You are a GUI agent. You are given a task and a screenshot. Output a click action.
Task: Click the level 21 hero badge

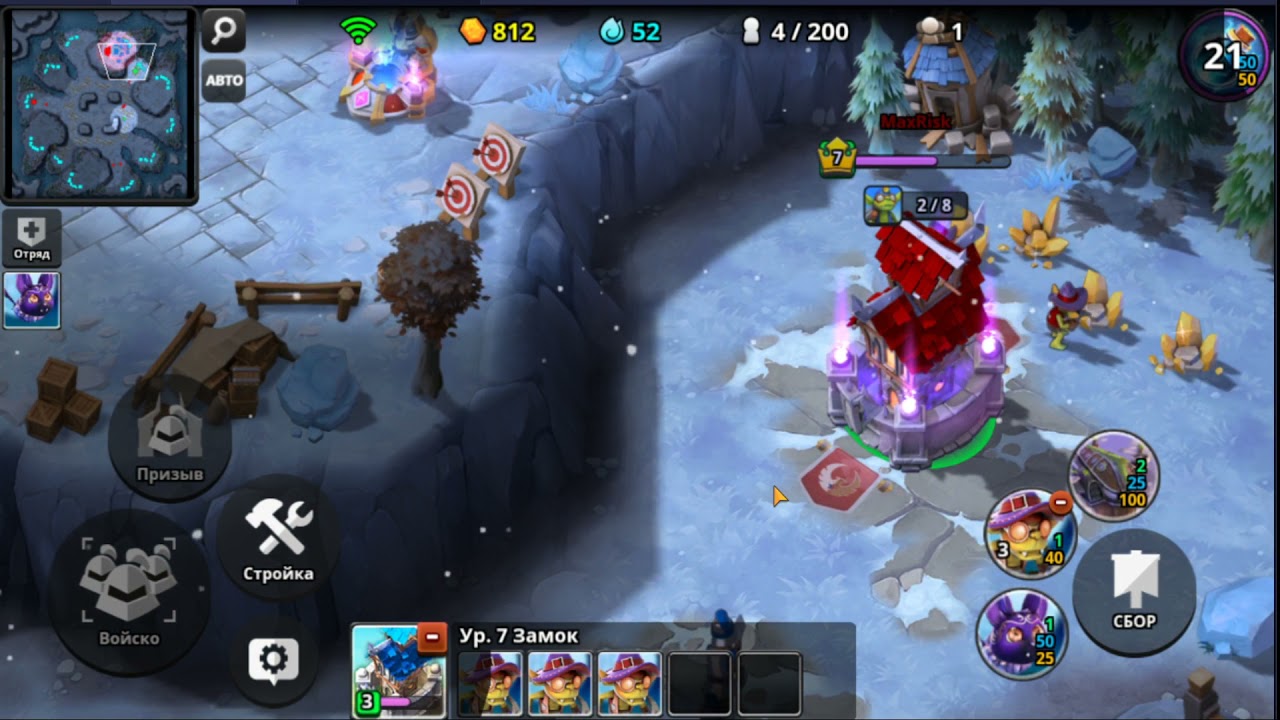pos(1223,56)
